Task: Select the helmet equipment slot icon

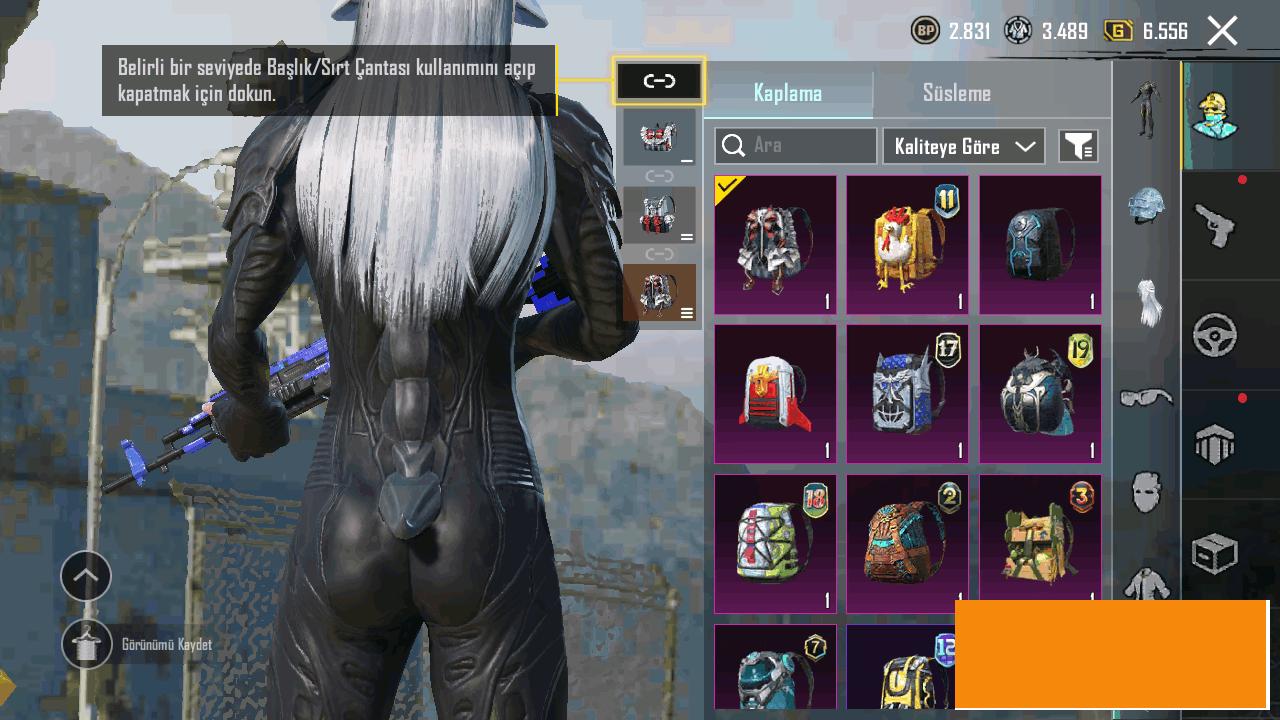Action: coord(1146,206)
